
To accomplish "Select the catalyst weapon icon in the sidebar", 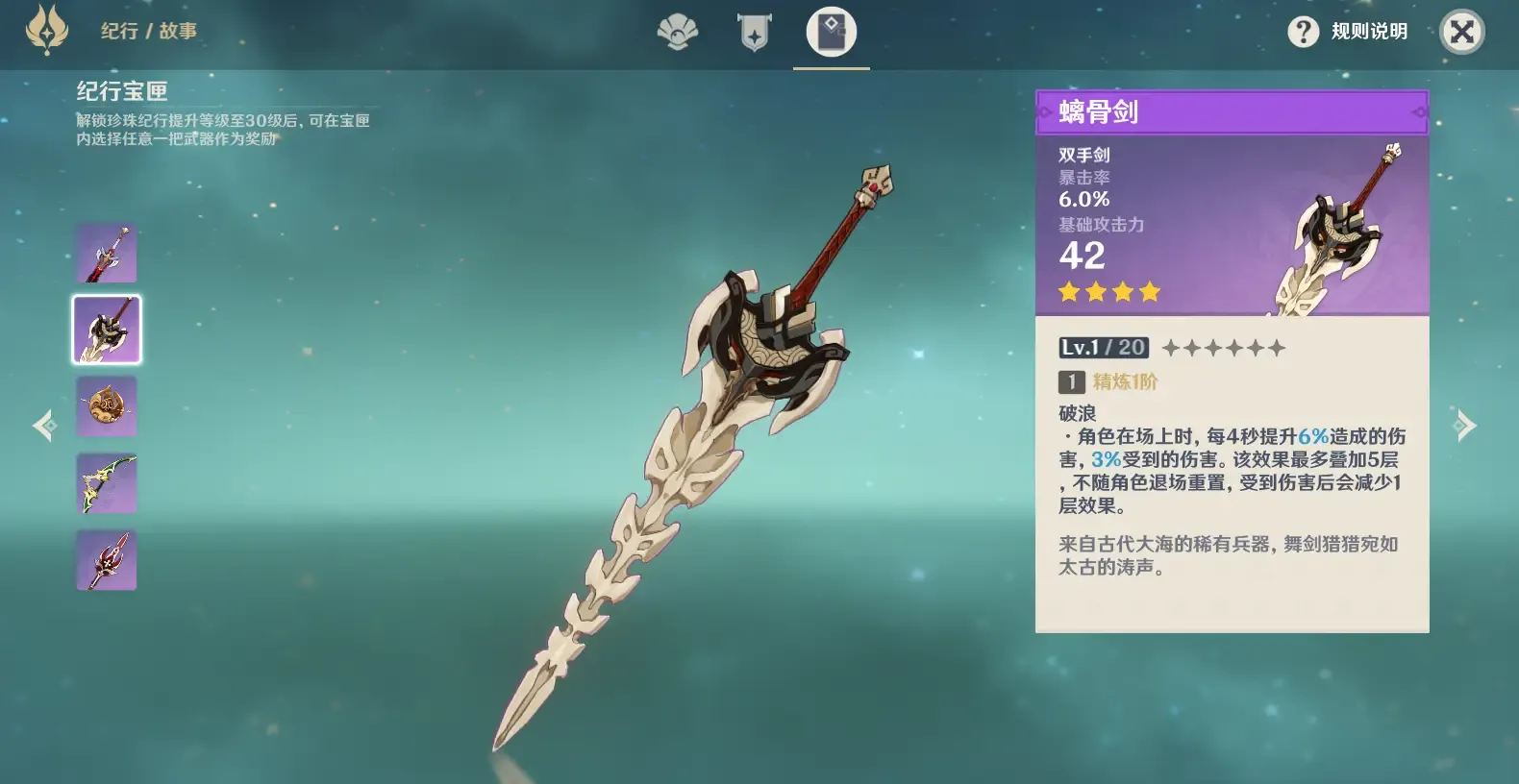I will (x=106, y=405).
